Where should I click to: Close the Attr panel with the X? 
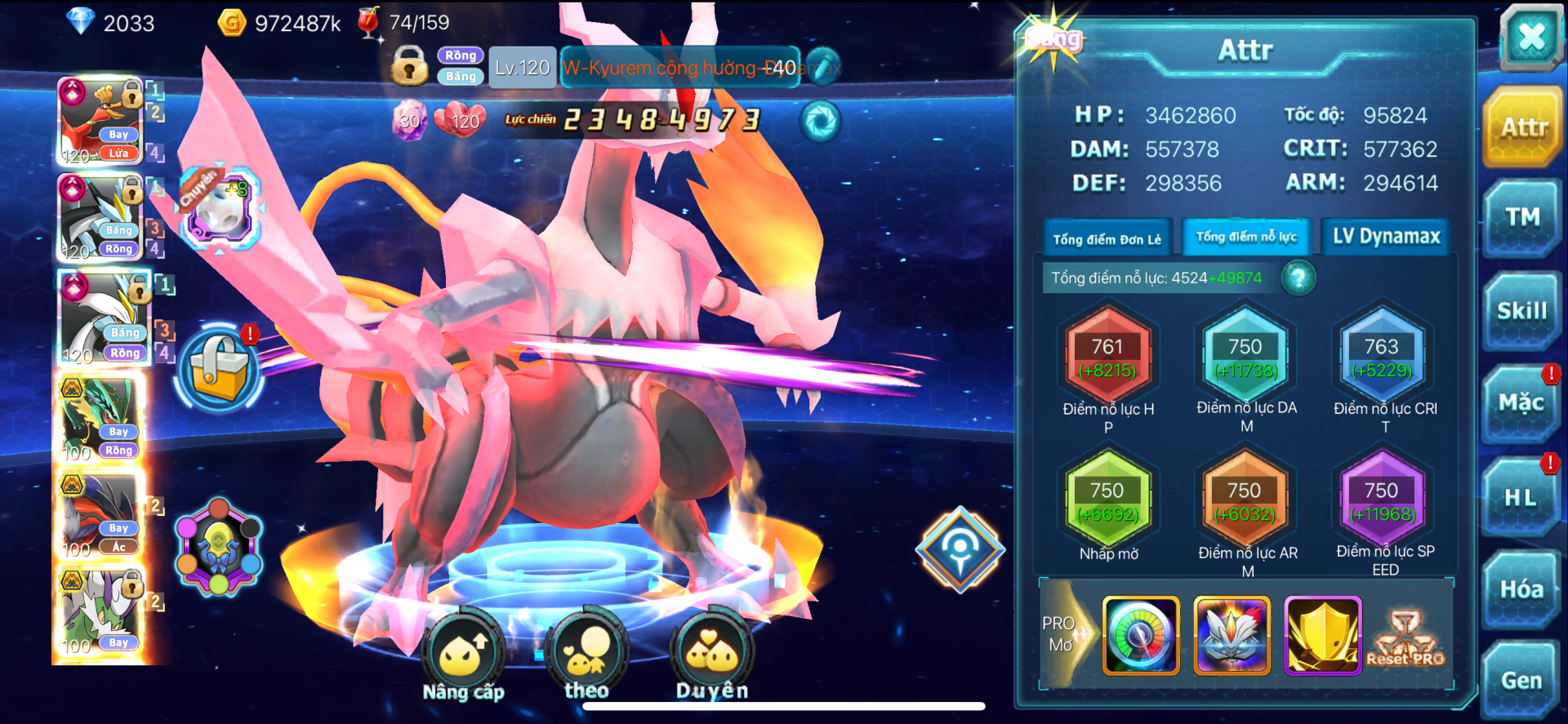tap(1530, 37)
